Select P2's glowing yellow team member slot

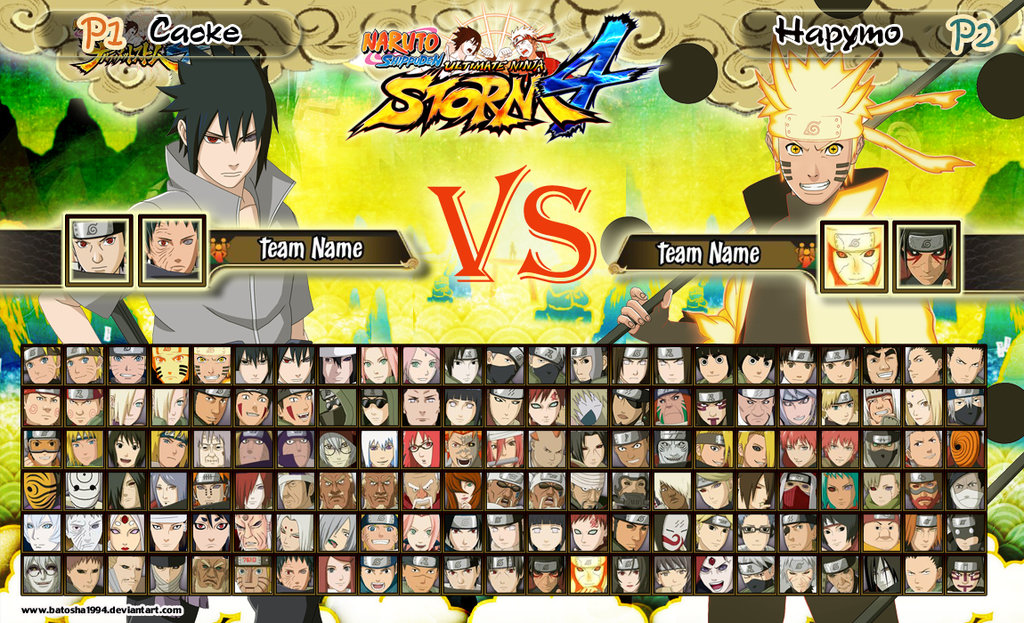click(x=853, y=256)
